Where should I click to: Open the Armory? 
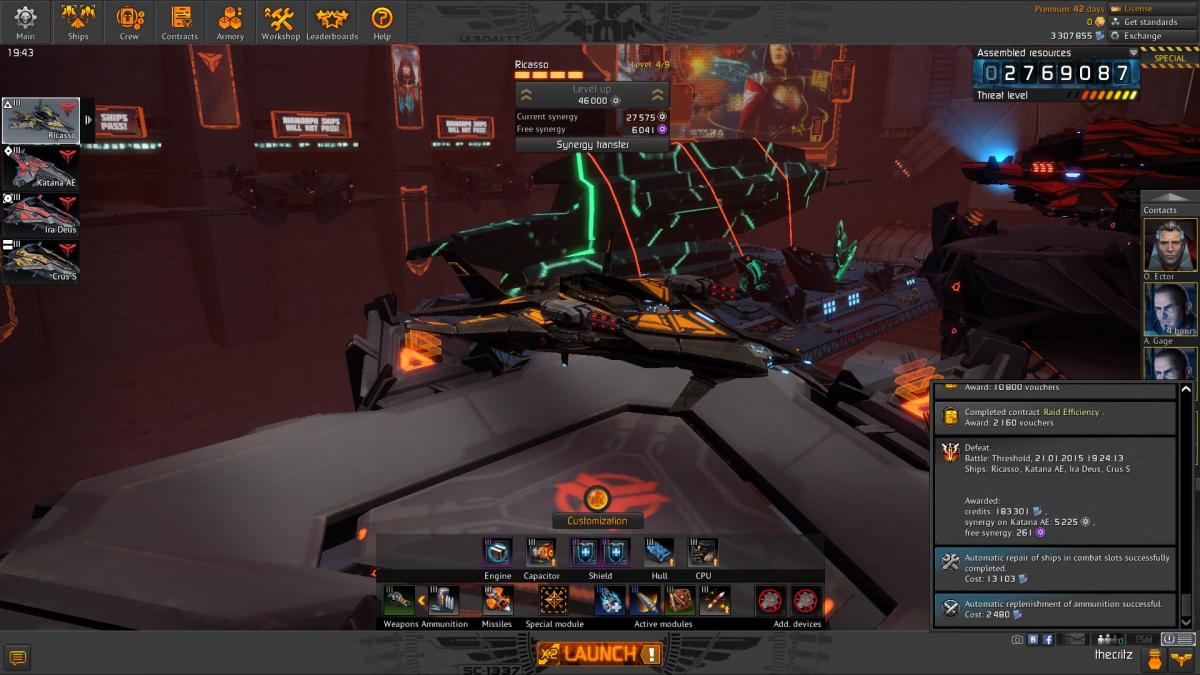coord(230,22)
